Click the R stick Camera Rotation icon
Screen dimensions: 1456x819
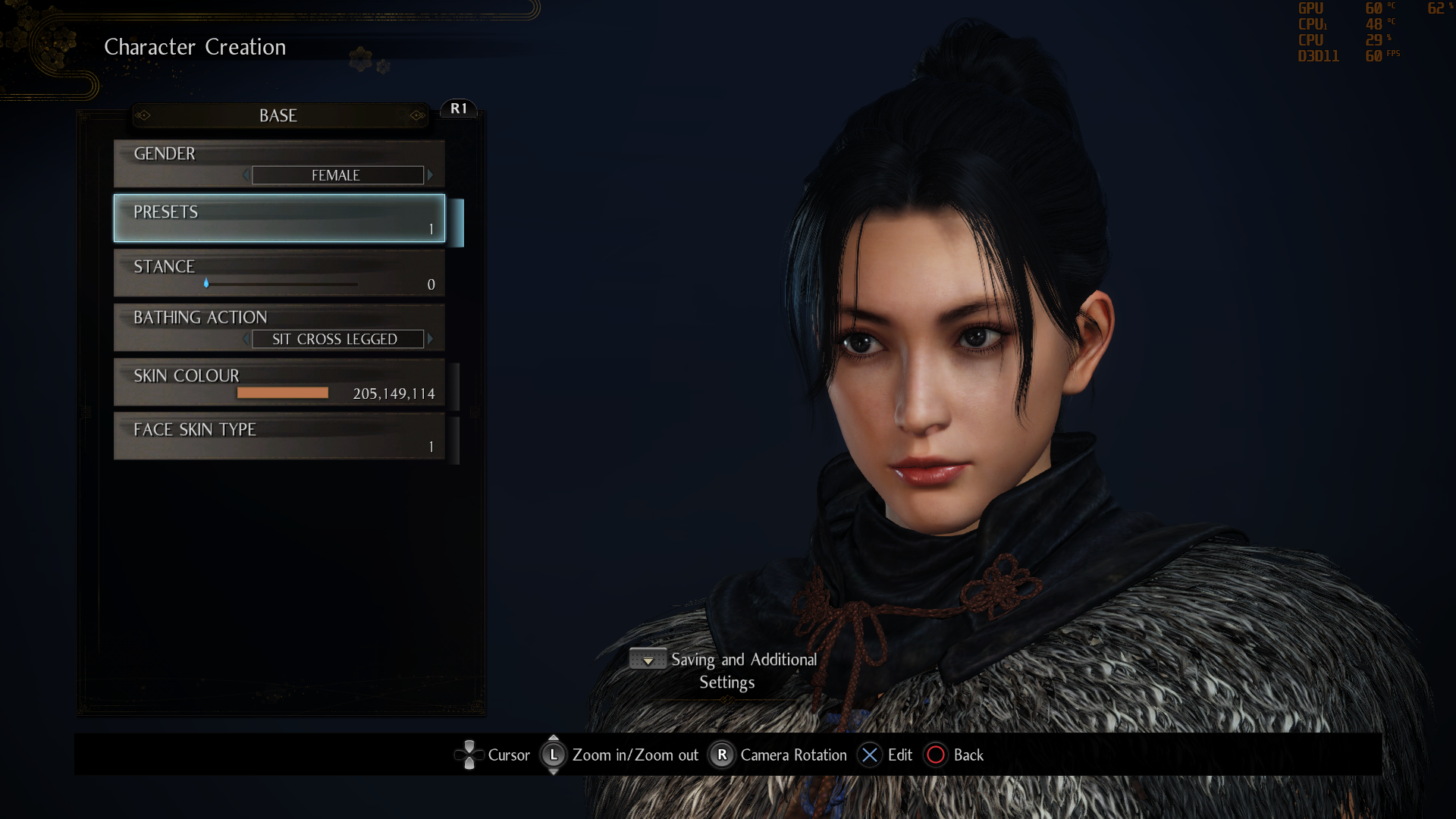click(721, 755)
